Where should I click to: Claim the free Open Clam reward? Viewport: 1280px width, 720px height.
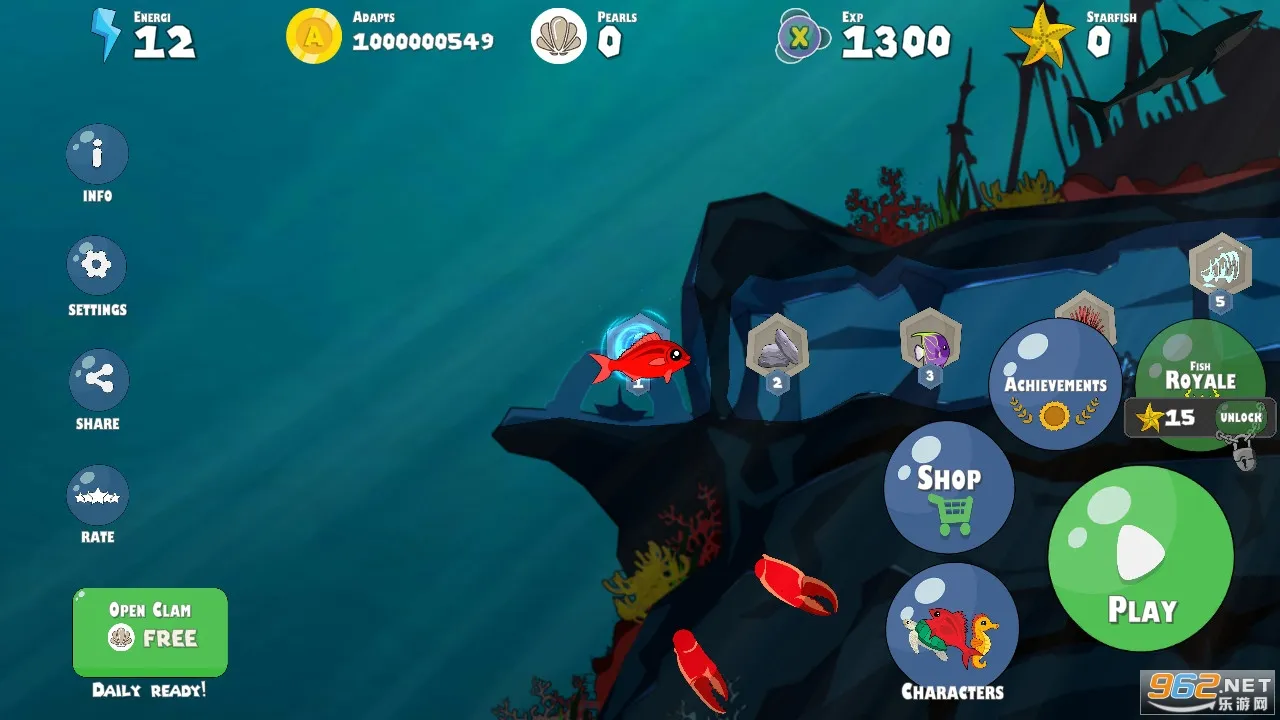pyautogui.click(x=150, y=632)
